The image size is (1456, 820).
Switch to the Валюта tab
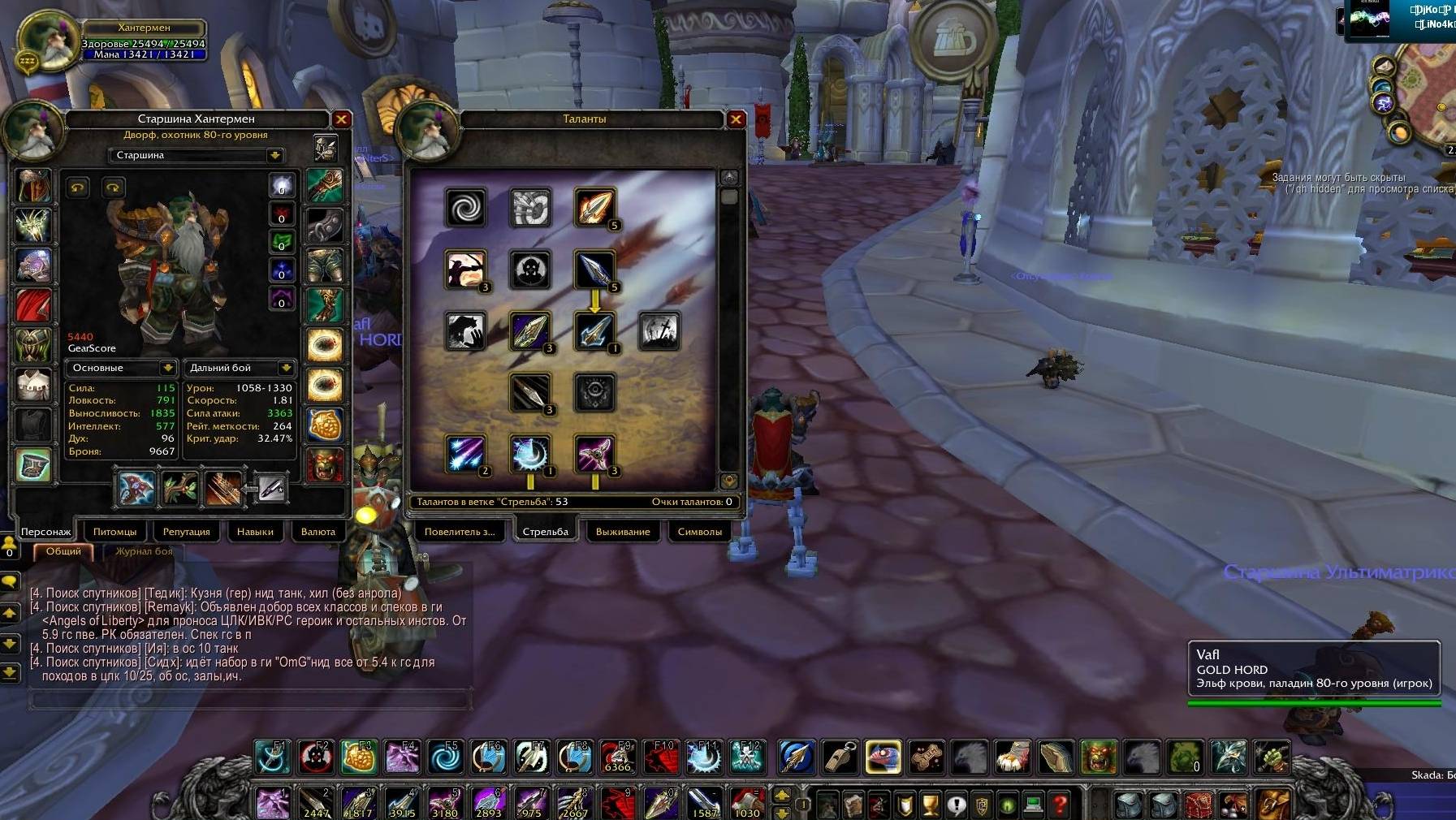318,532
